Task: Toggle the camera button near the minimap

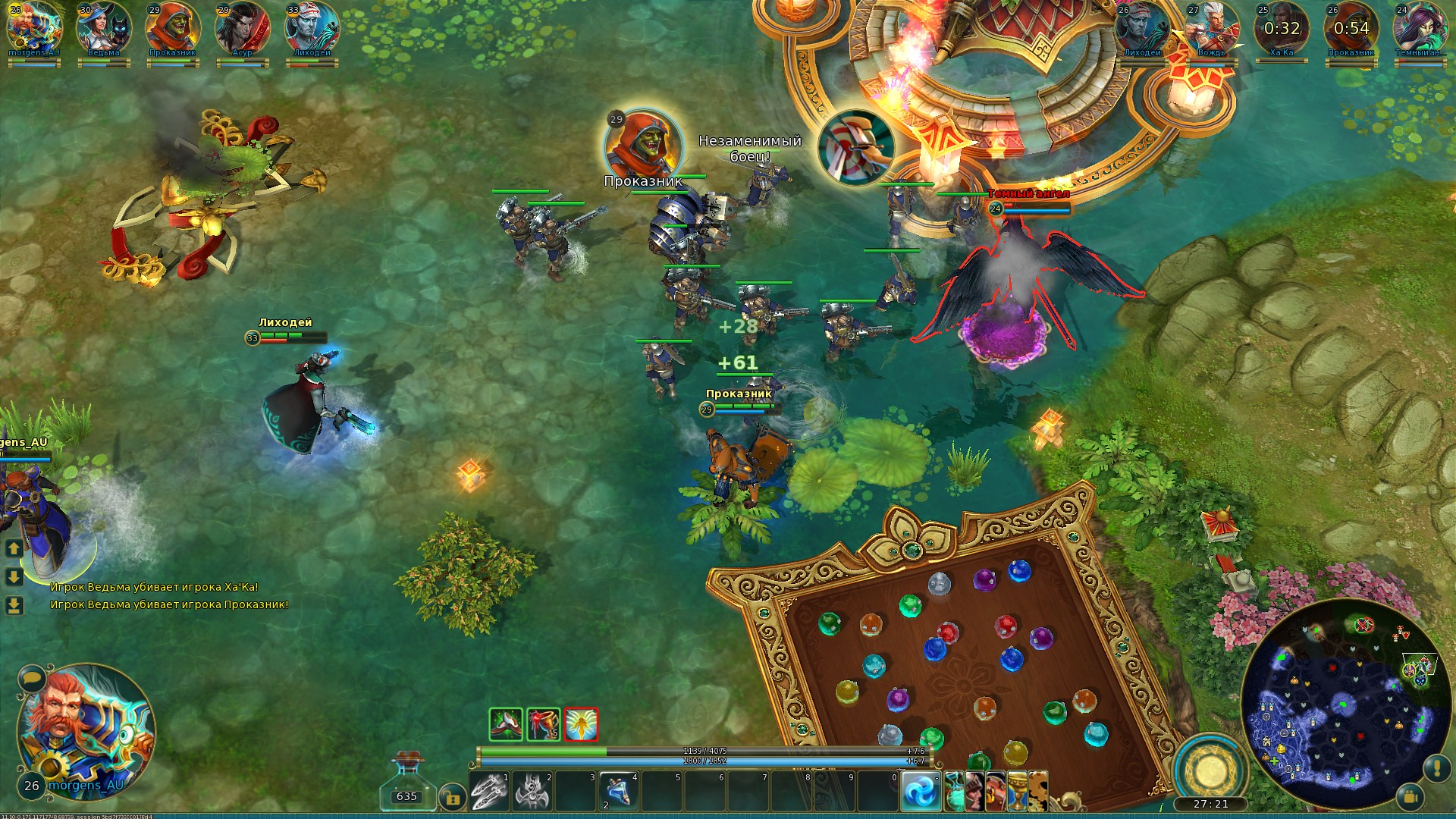Action: 1410,797
